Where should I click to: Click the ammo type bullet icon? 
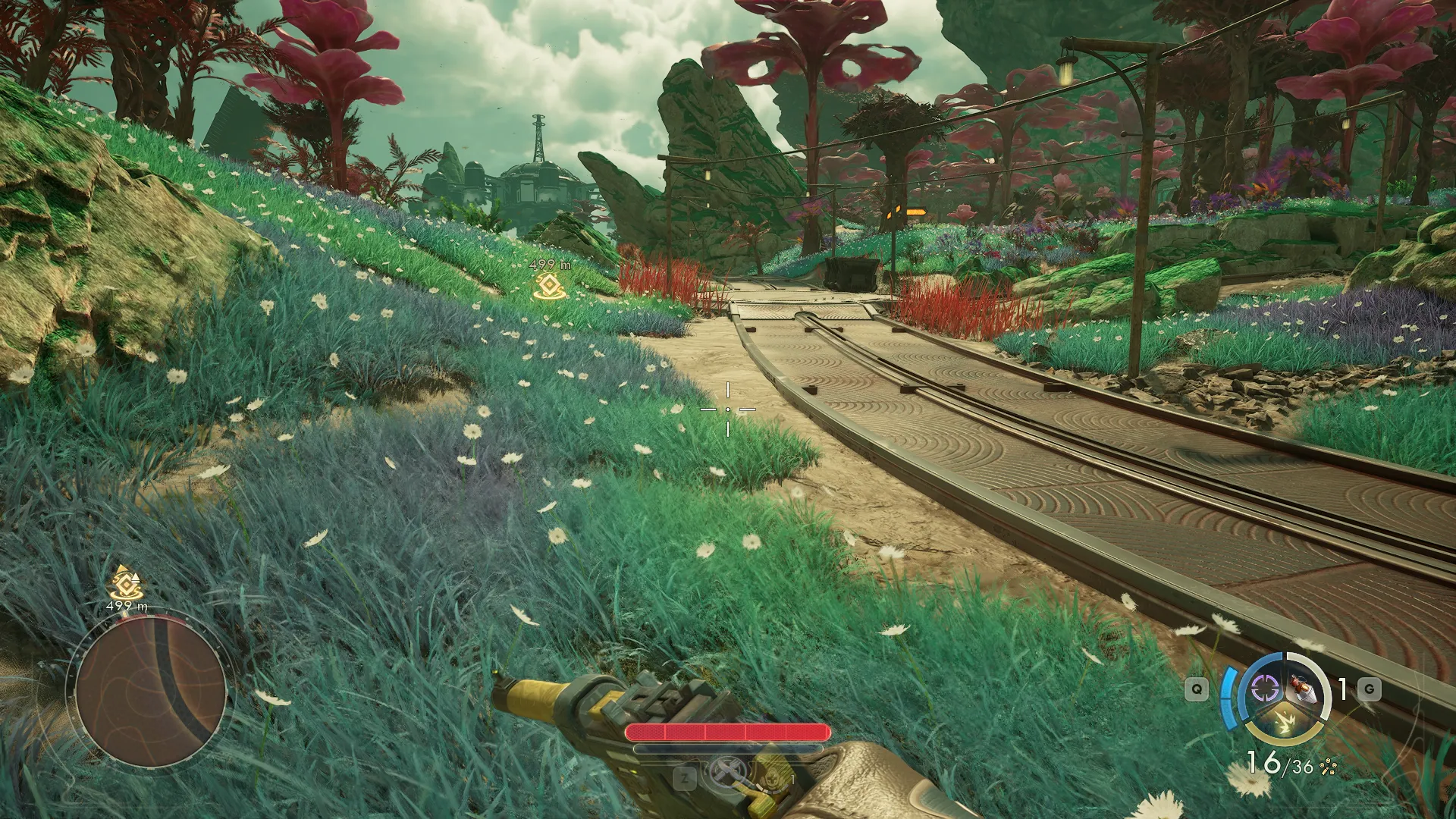pos(1328,767)
